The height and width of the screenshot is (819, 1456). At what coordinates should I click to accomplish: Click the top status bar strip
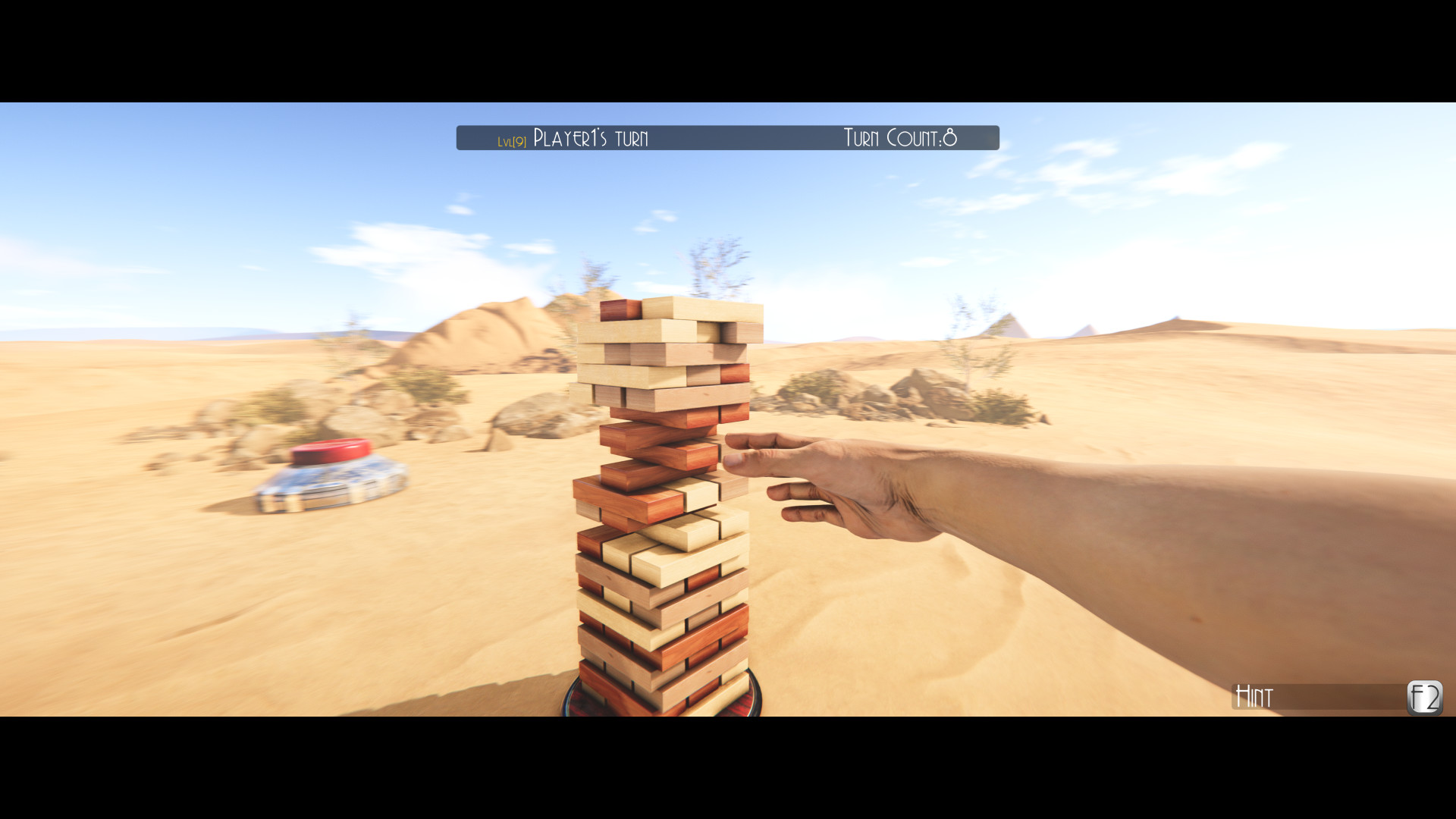[x=728, y=138]
